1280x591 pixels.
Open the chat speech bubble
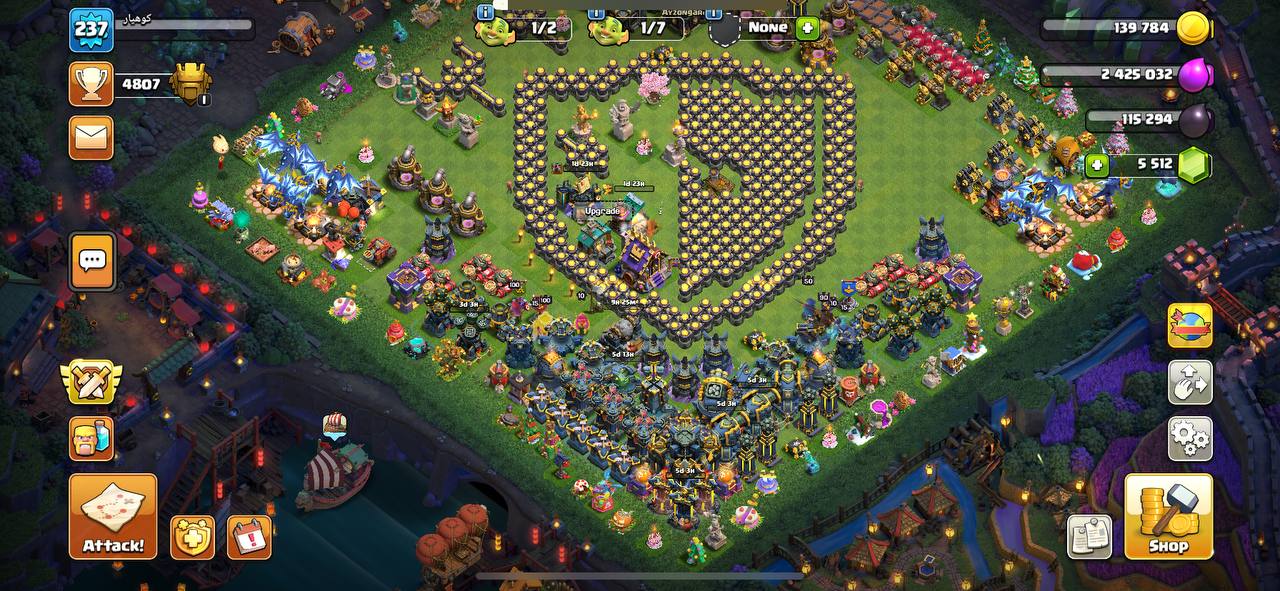pyautogui.click(x=92, y=261)
